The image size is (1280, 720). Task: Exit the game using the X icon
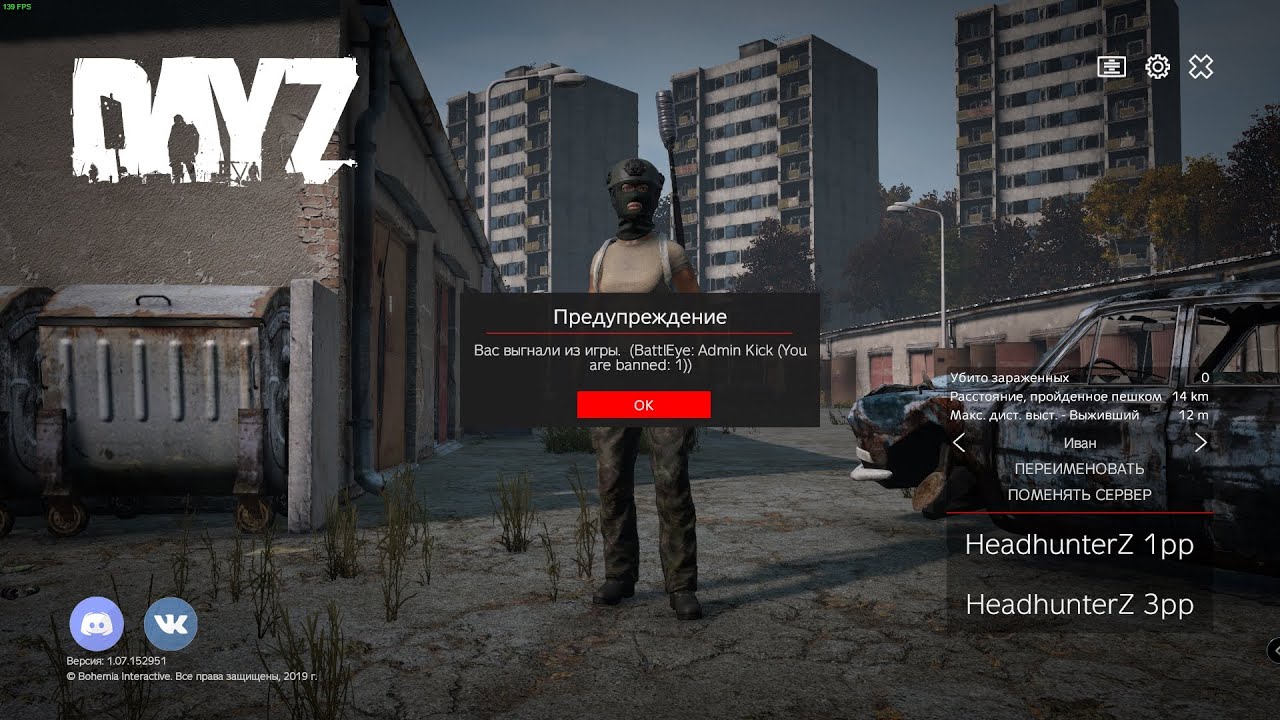click(1200, 67)
